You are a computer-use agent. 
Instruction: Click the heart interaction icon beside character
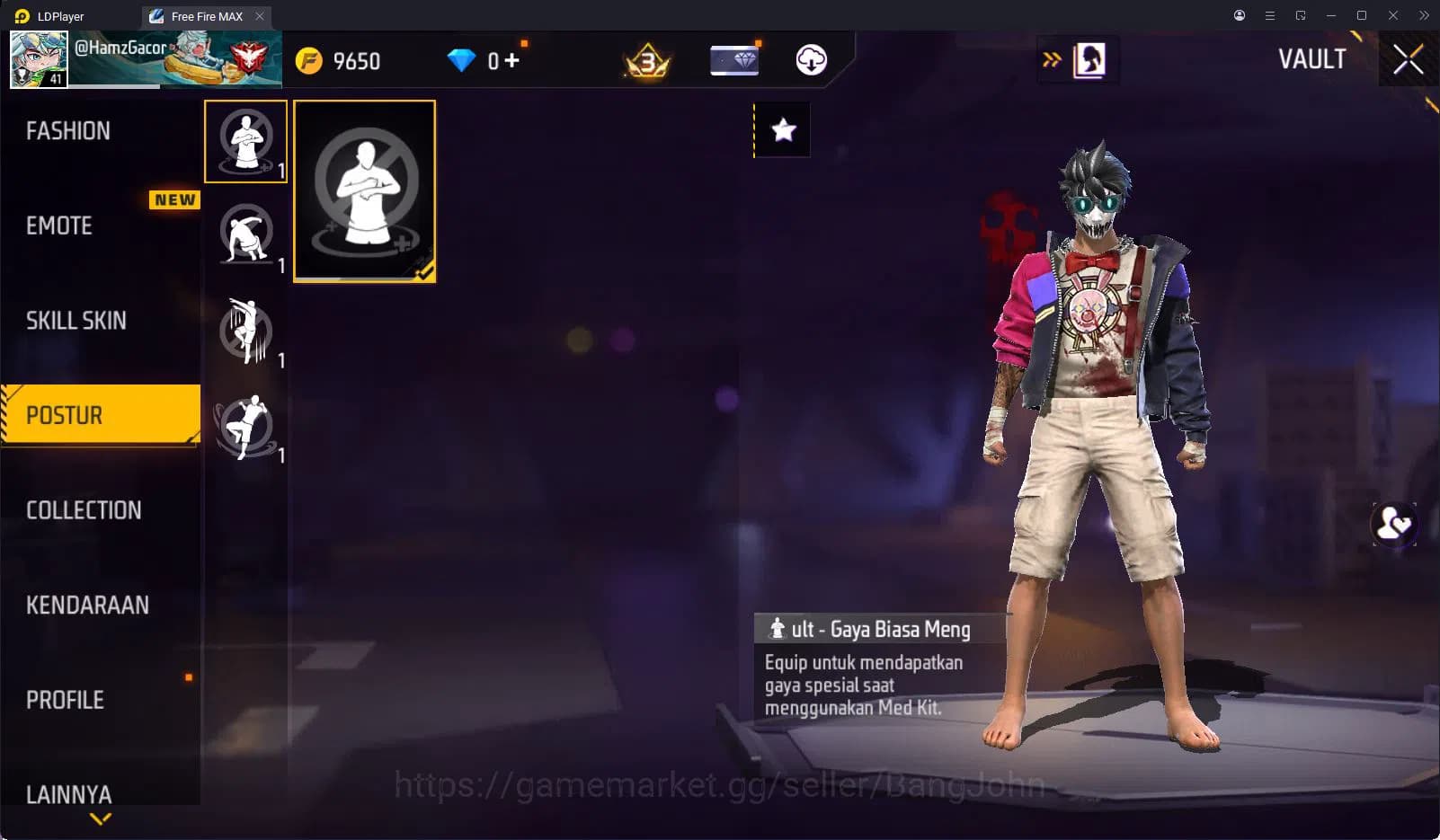pyautogui.click(x=1393, y=524)
